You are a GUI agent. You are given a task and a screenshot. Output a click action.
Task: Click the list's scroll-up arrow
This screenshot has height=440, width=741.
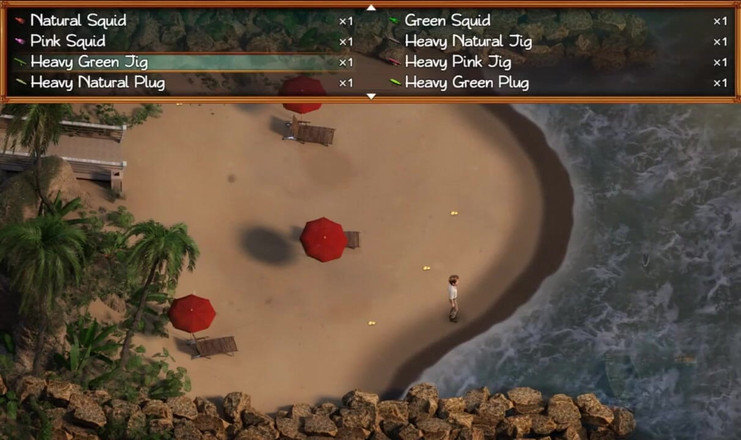(371, 7)
